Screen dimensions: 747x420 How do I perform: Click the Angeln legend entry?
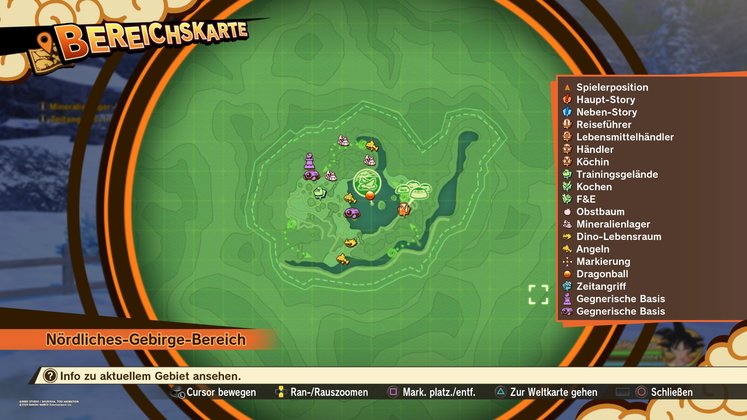593,249
